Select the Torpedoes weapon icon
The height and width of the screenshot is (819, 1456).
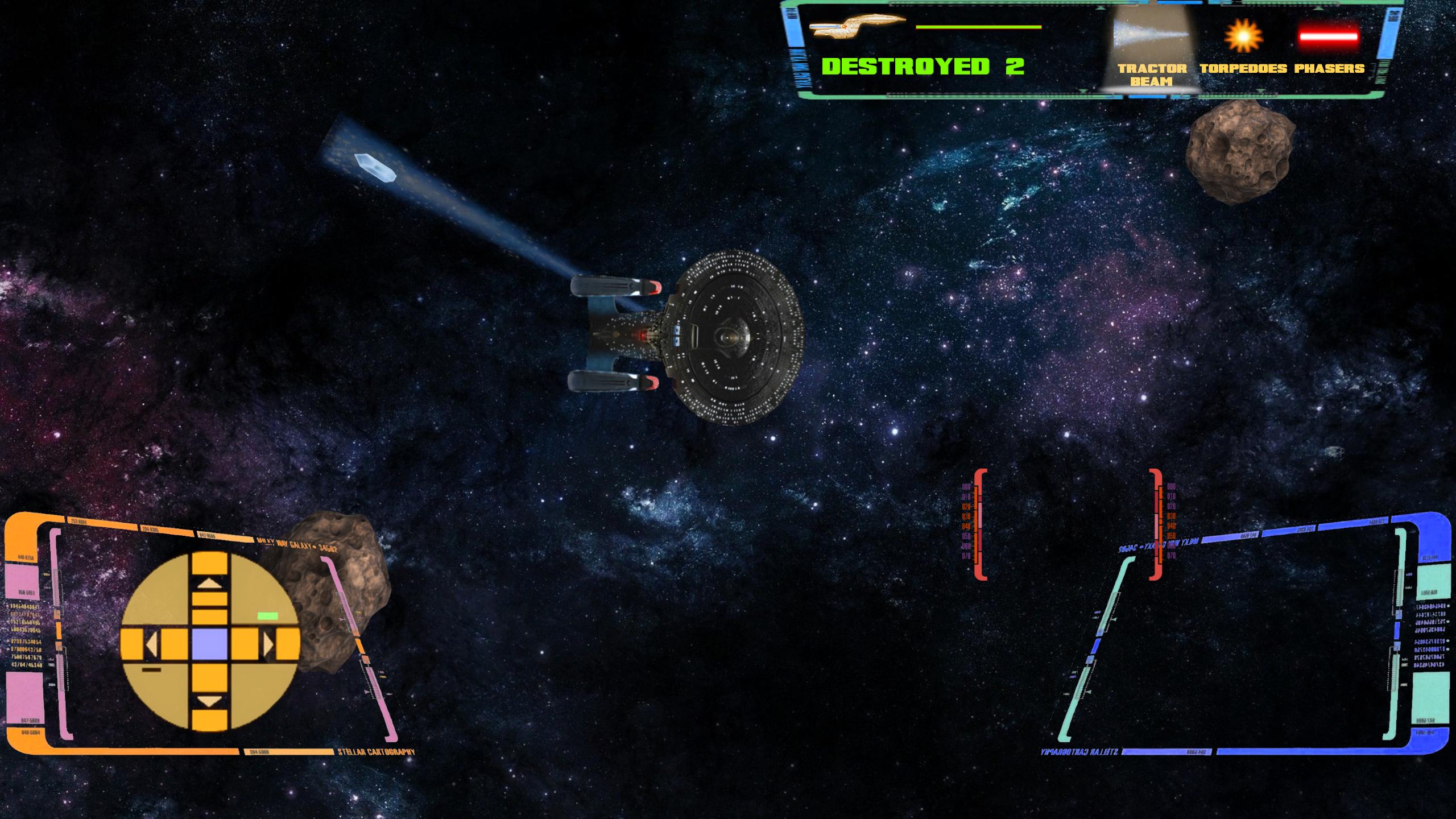[1243, 36]
